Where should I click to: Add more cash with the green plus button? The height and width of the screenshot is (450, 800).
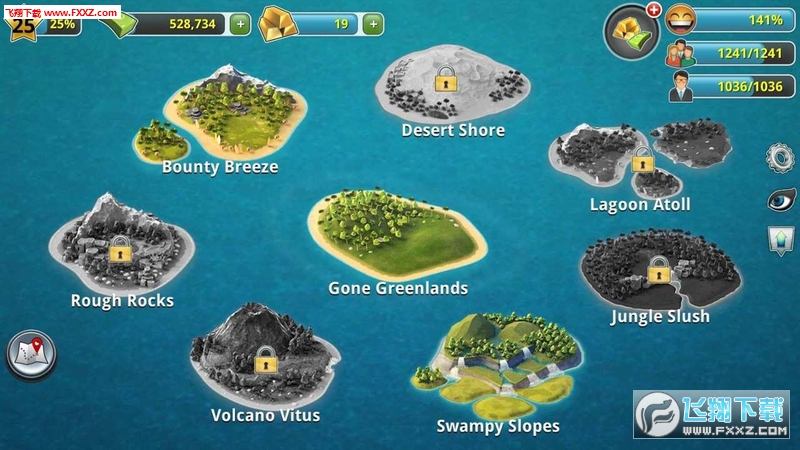pyautogui.click(x=240, y=24)
